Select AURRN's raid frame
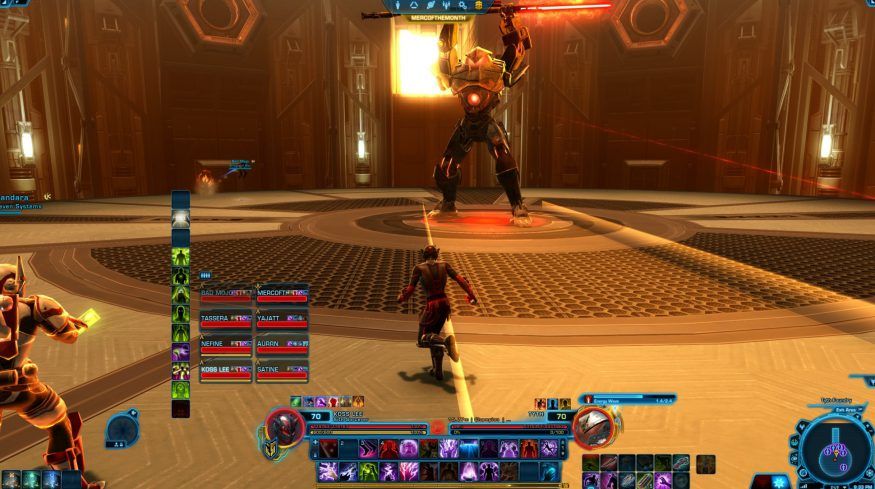875x489 pixels. pyautogui.click(x=282, y=345)
